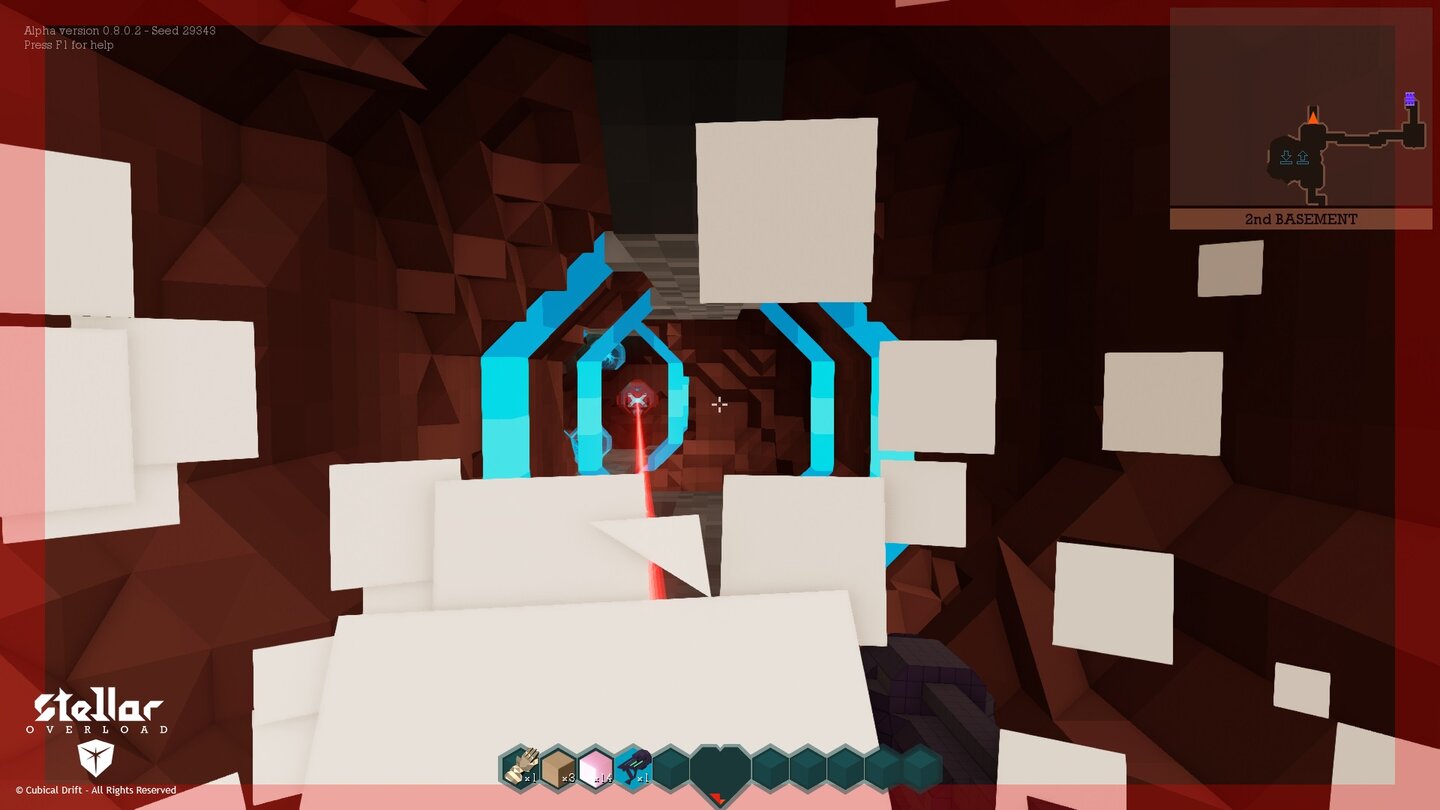Click the up-stairs icon on the minimap
1440x810 pixels.
pyautogui.click(x=1303, y=157)
